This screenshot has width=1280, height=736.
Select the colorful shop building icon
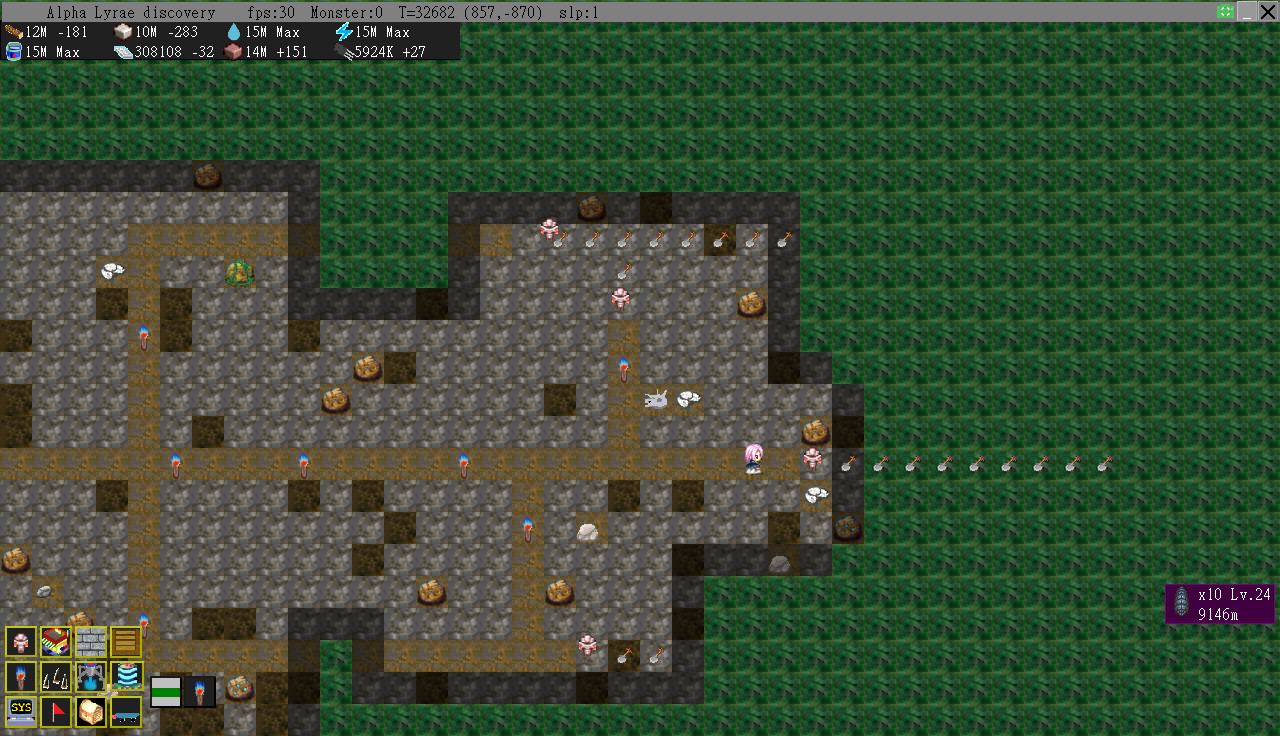coord(56,641)
